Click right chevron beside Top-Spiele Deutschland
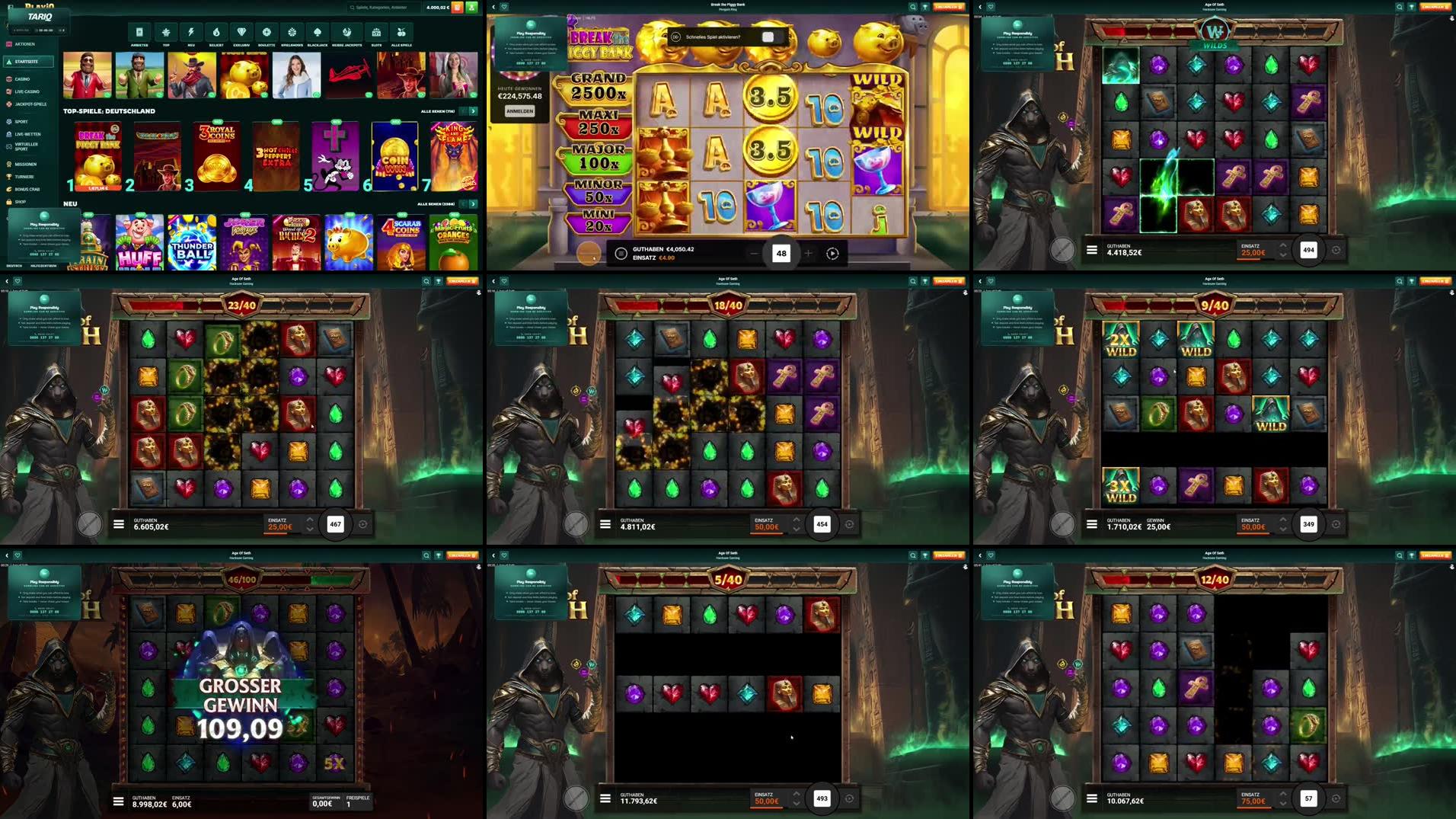This screenshot has height=819, width=1456. pyautogui.click(x=473, y=110)
